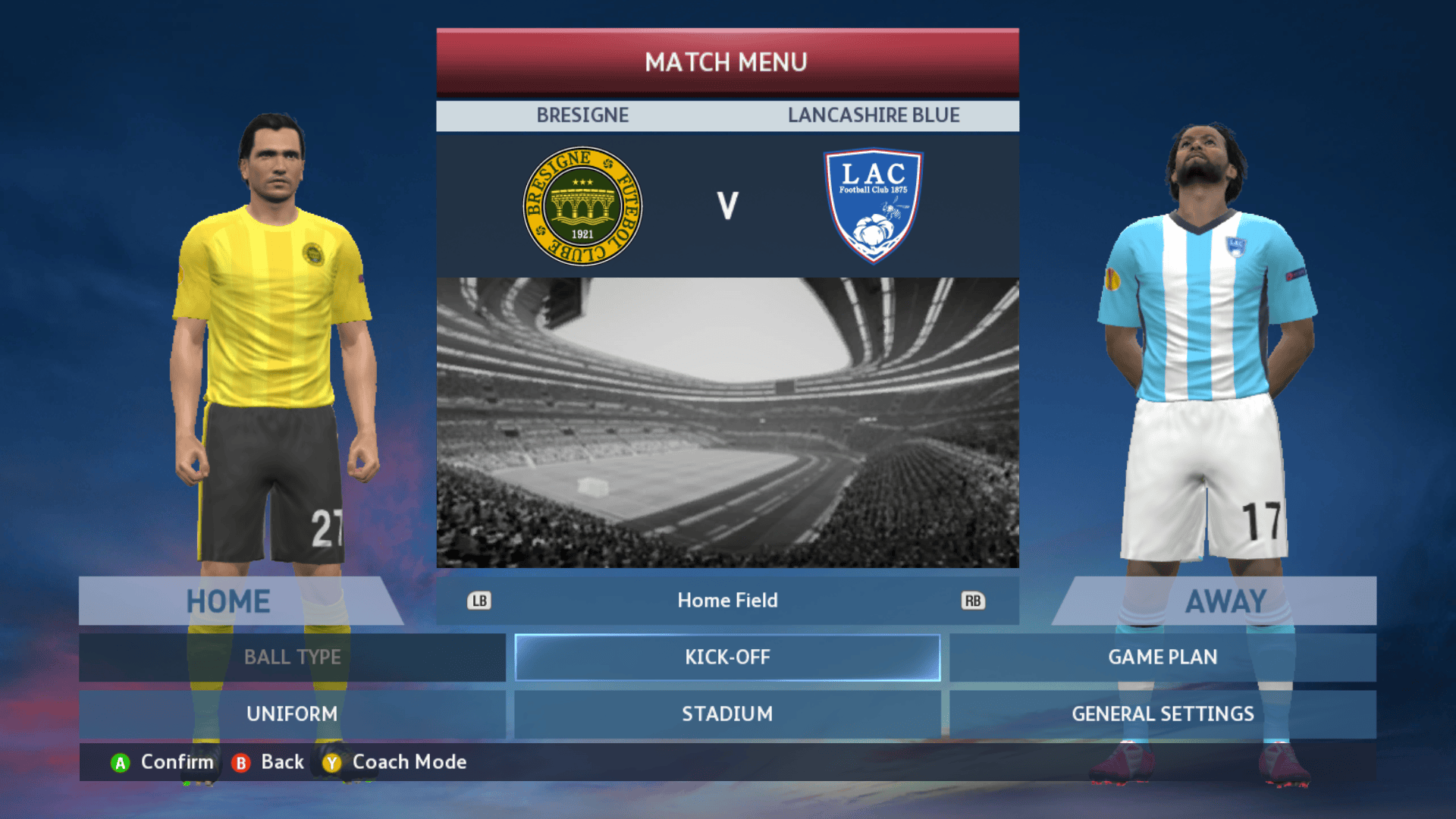Open the UNIFORM selection

point(292,714)
